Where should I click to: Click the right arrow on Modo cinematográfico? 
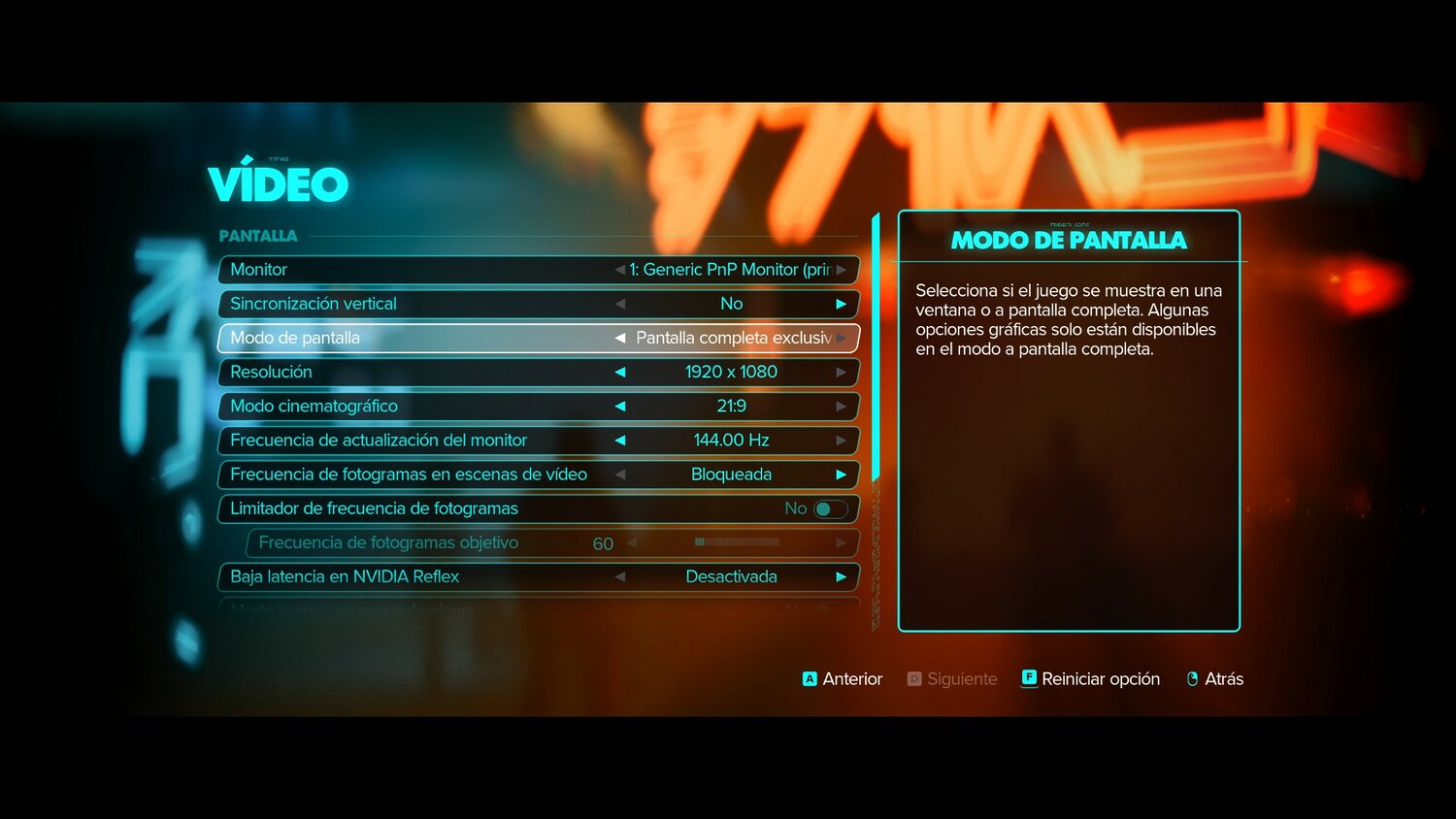tap(842, 406)
